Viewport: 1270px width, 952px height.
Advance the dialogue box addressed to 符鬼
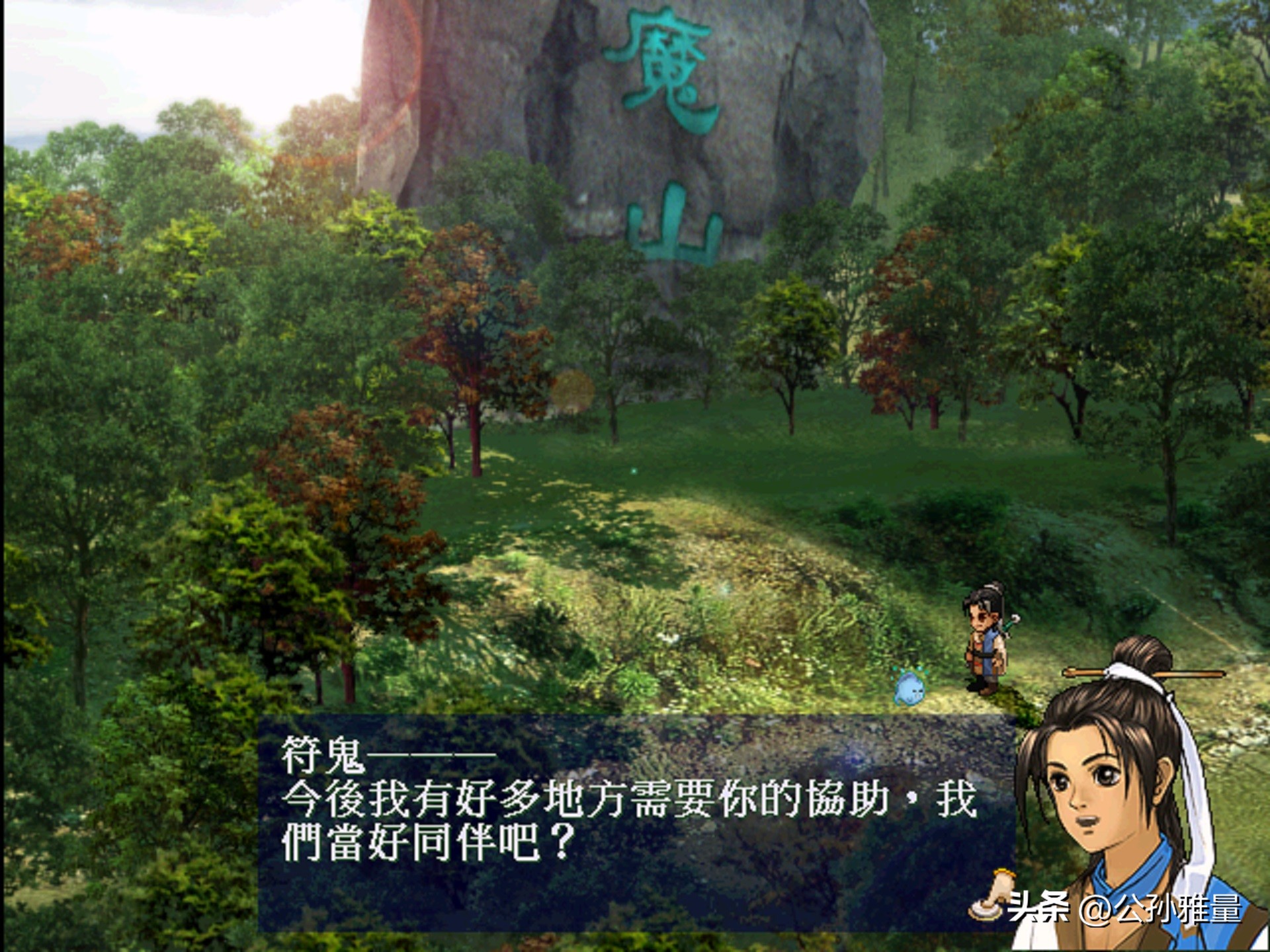tap(635, 822)
